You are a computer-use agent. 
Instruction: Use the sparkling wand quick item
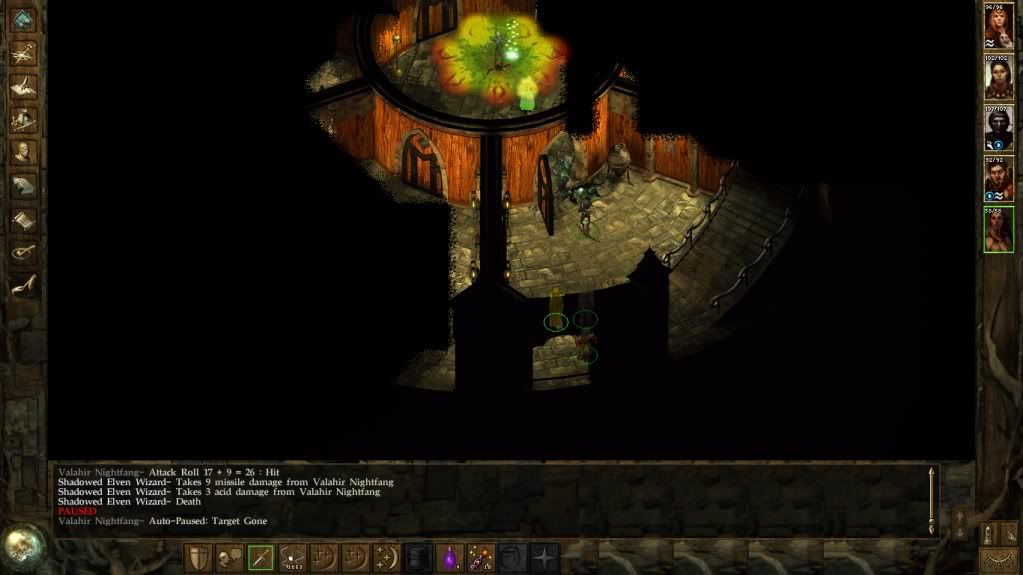481,558
